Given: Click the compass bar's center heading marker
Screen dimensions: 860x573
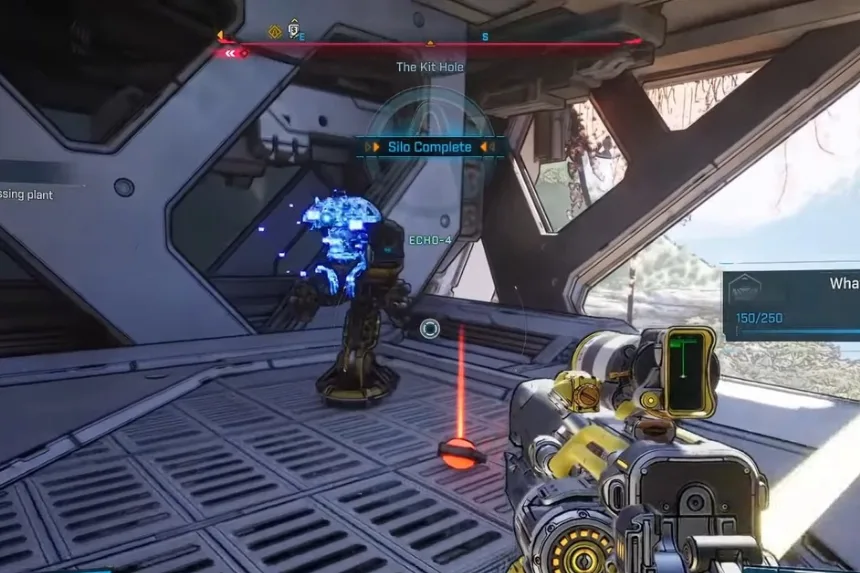Looking at the screenshot, I should coord(430,43).
